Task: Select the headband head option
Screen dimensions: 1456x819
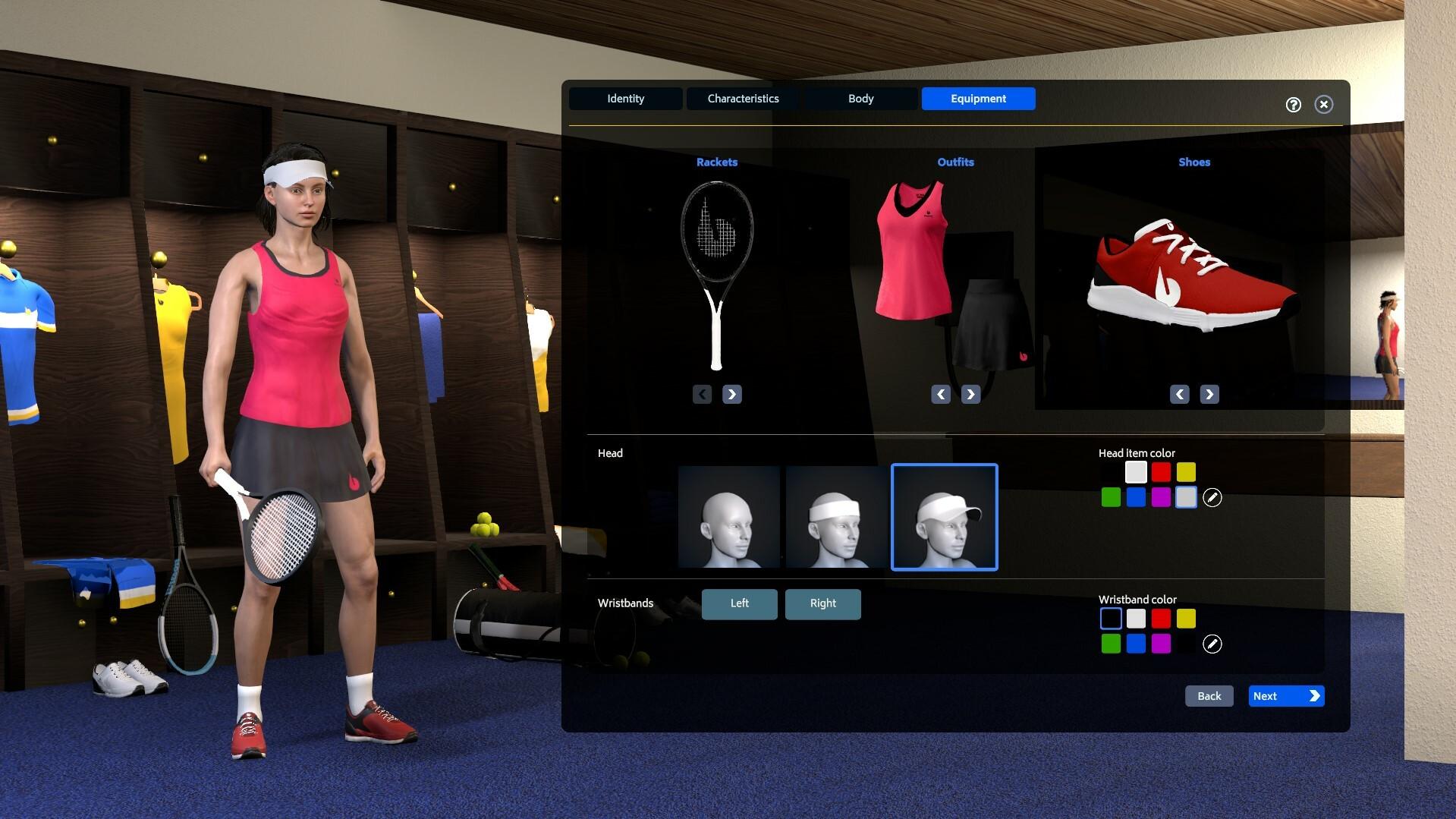Action: pos(836,517)
